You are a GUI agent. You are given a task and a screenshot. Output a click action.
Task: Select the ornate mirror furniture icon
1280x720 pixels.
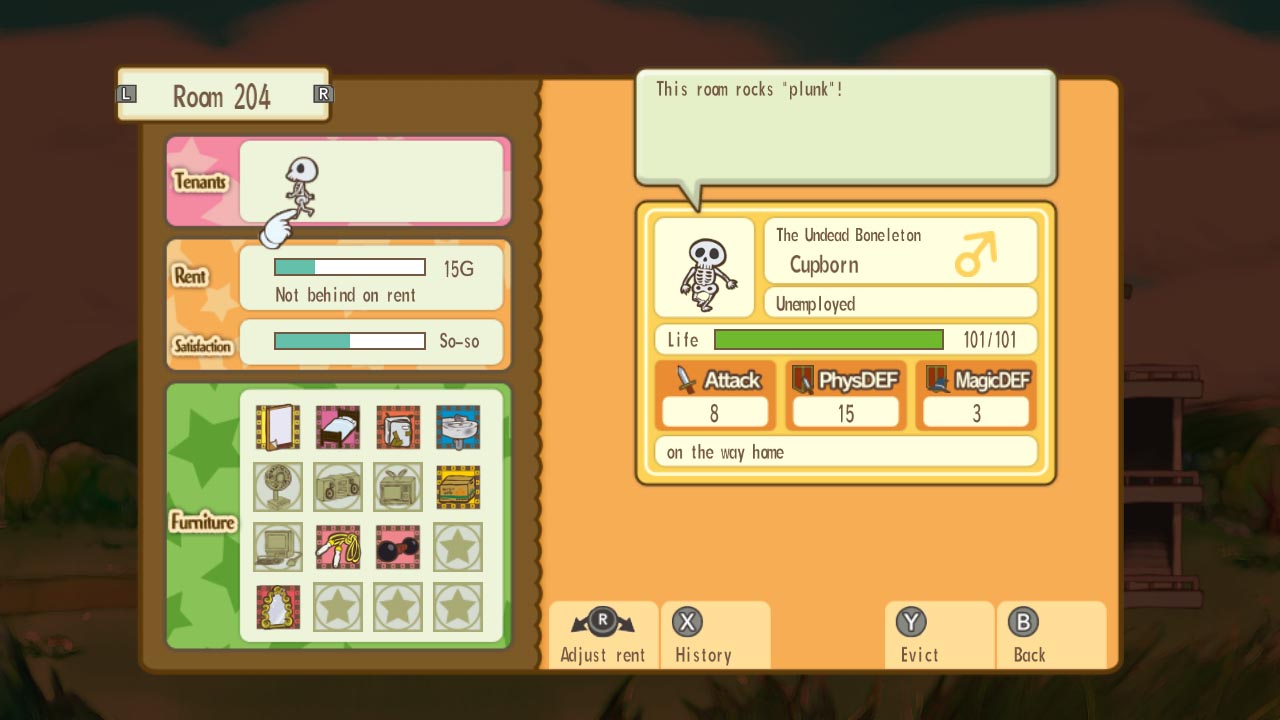(277, 607)
